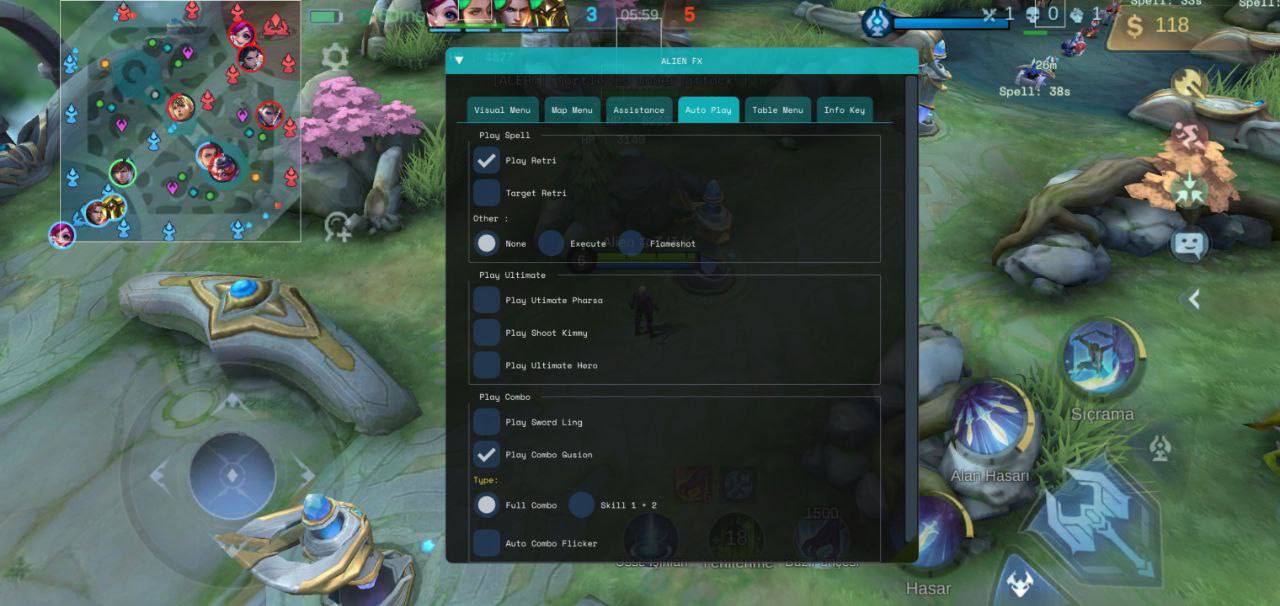The height and width of the screenshot is (606, 1280).
Task: Enable the Target Retri checkbox
Action: (x=487, y=193)
